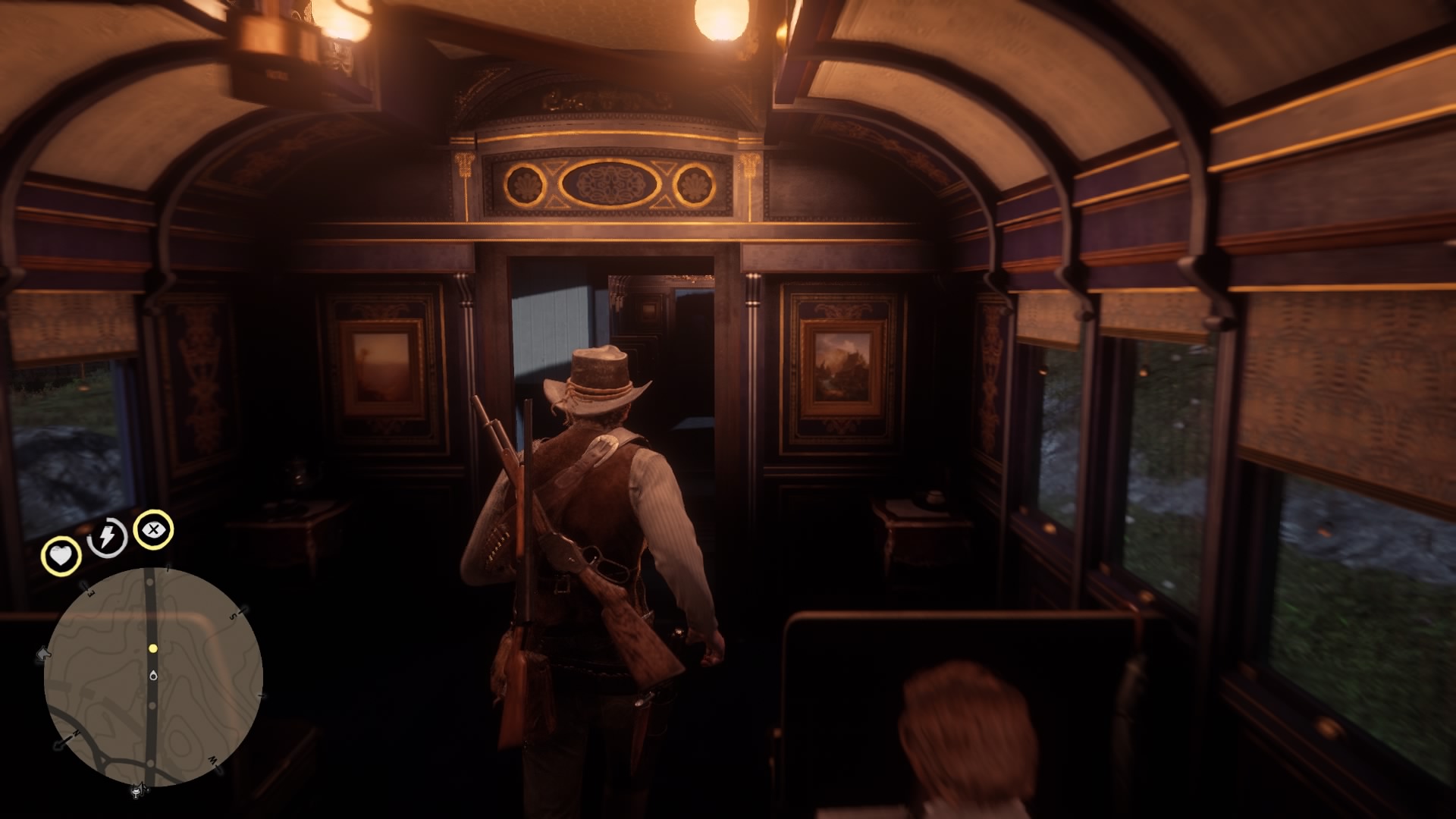Click the wagon icon below the minimap
The image size is (1456, 819).
tap(139, 791)
